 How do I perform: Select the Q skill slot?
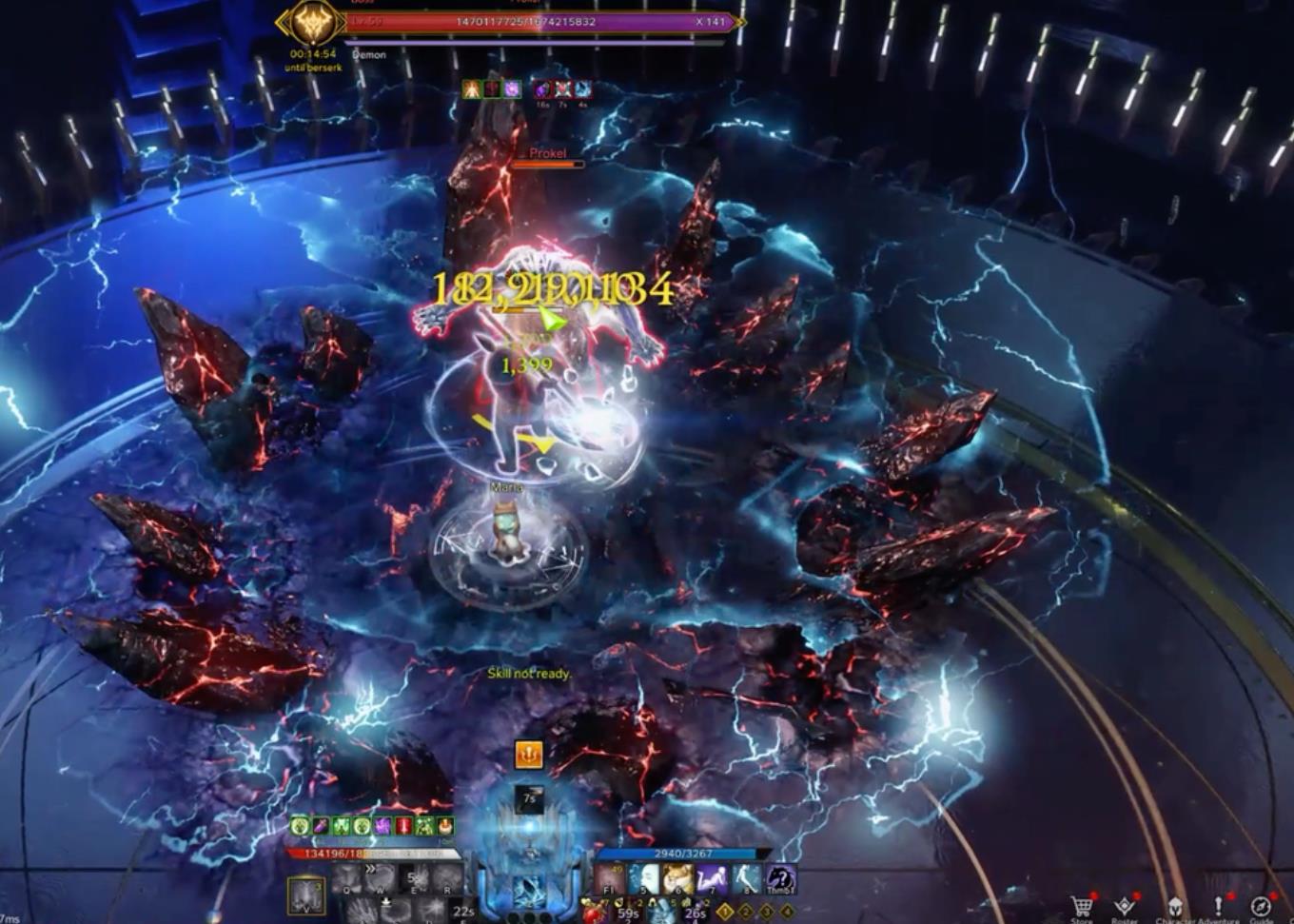(346, 879)
